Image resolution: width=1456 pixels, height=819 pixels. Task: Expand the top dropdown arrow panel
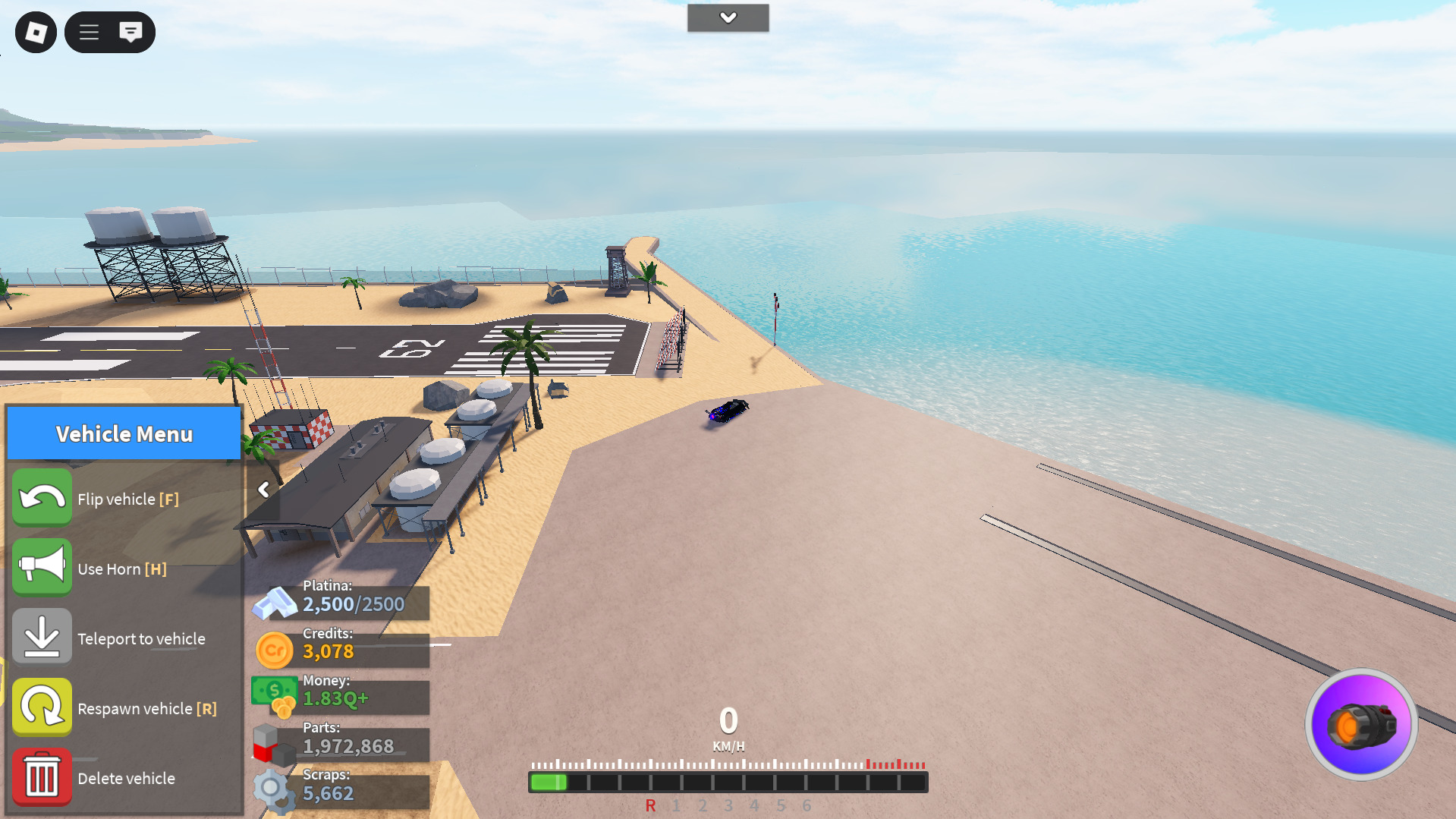[728, 17]
